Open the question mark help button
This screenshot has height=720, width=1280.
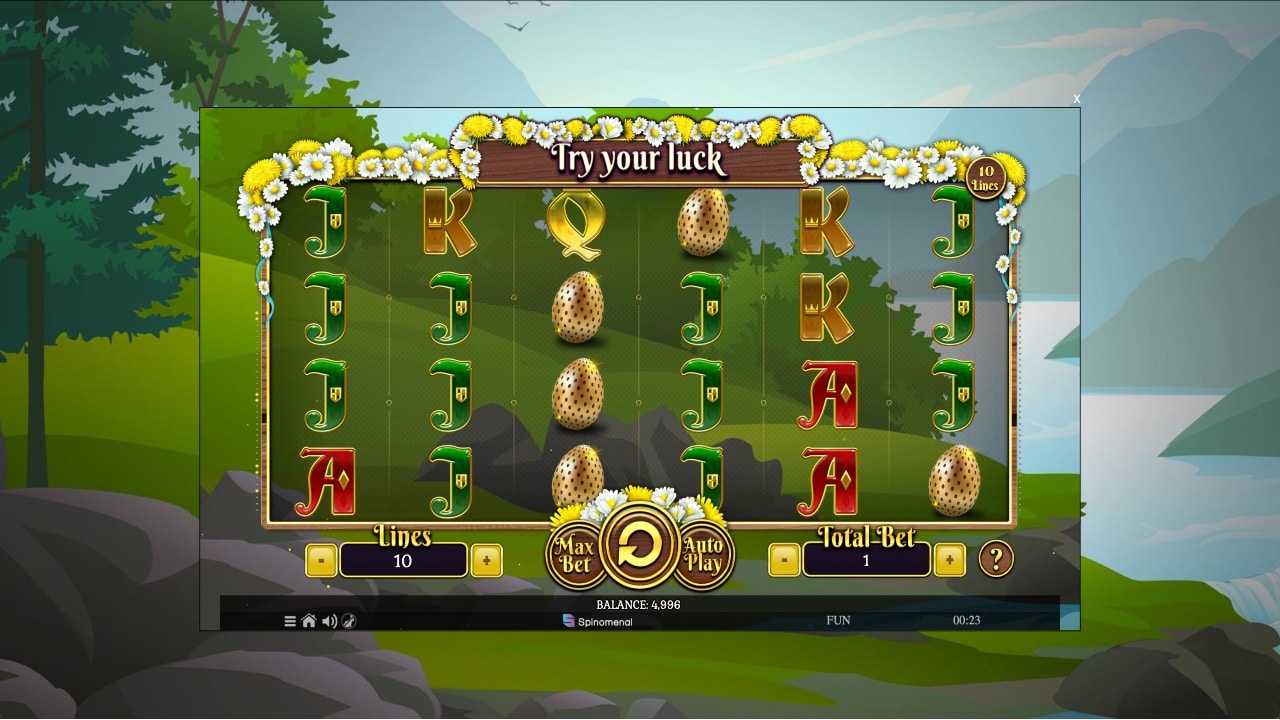point(995,559)
